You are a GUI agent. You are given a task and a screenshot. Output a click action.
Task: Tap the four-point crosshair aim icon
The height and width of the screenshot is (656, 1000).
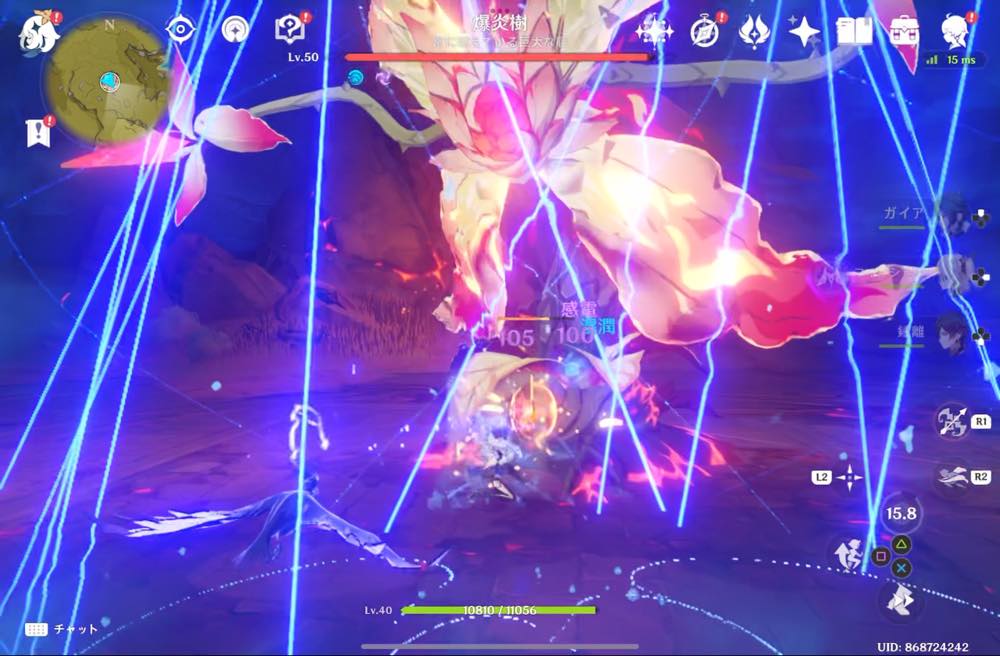tap(849, 478)
